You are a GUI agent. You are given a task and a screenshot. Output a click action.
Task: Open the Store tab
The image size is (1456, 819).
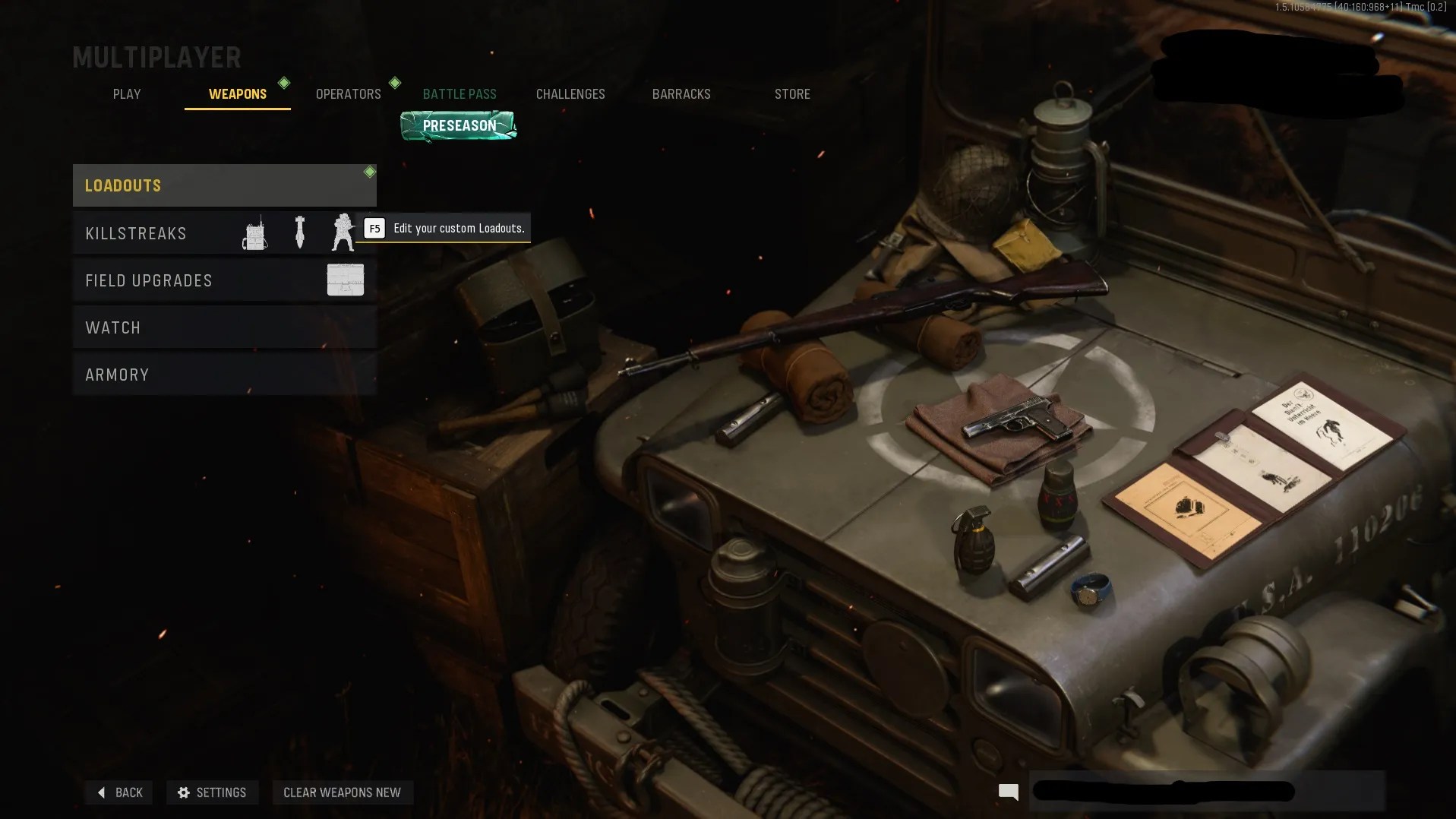tap(792, 93)
